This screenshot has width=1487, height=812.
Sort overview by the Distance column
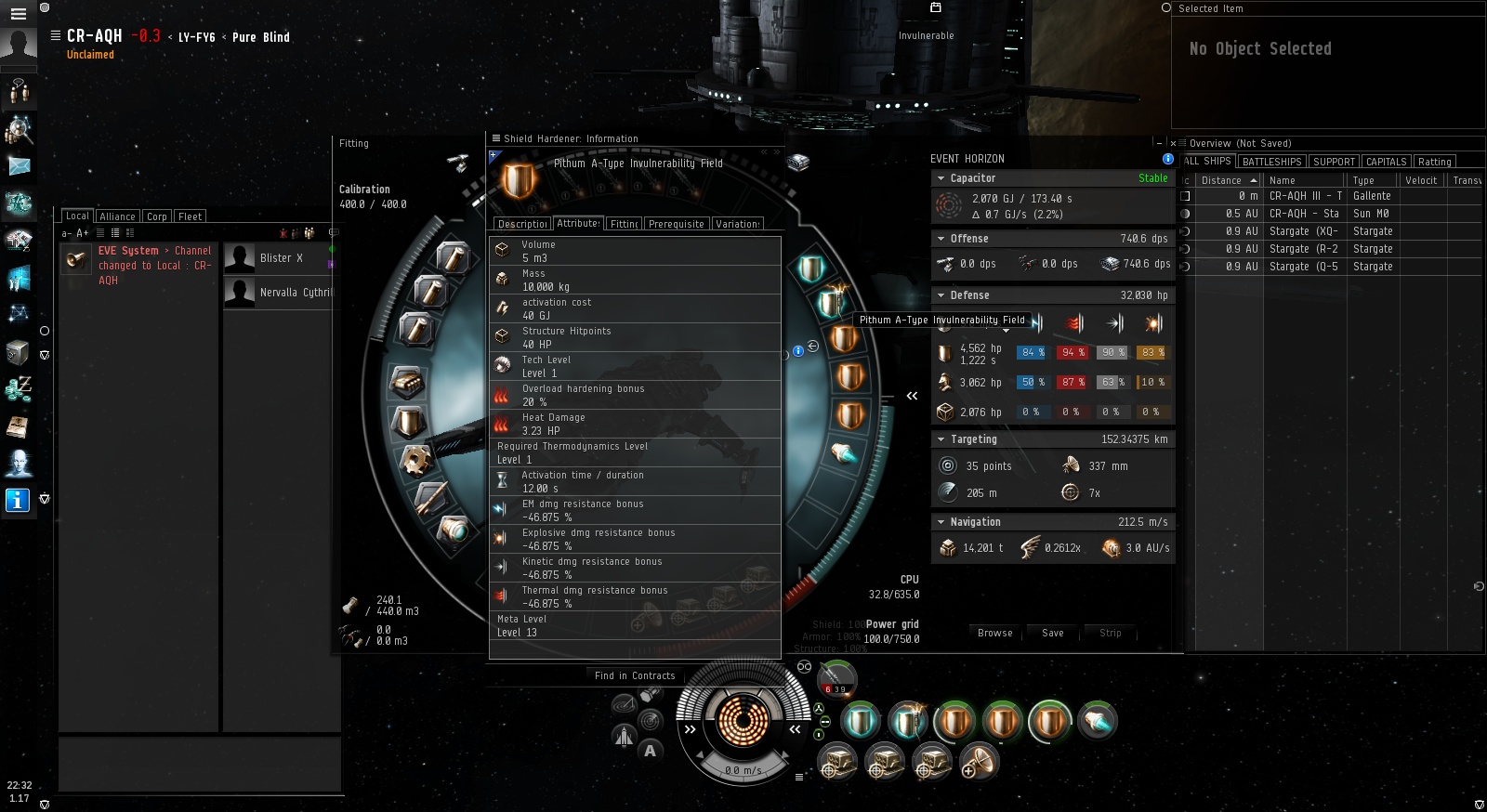[x=1221, y=180]
